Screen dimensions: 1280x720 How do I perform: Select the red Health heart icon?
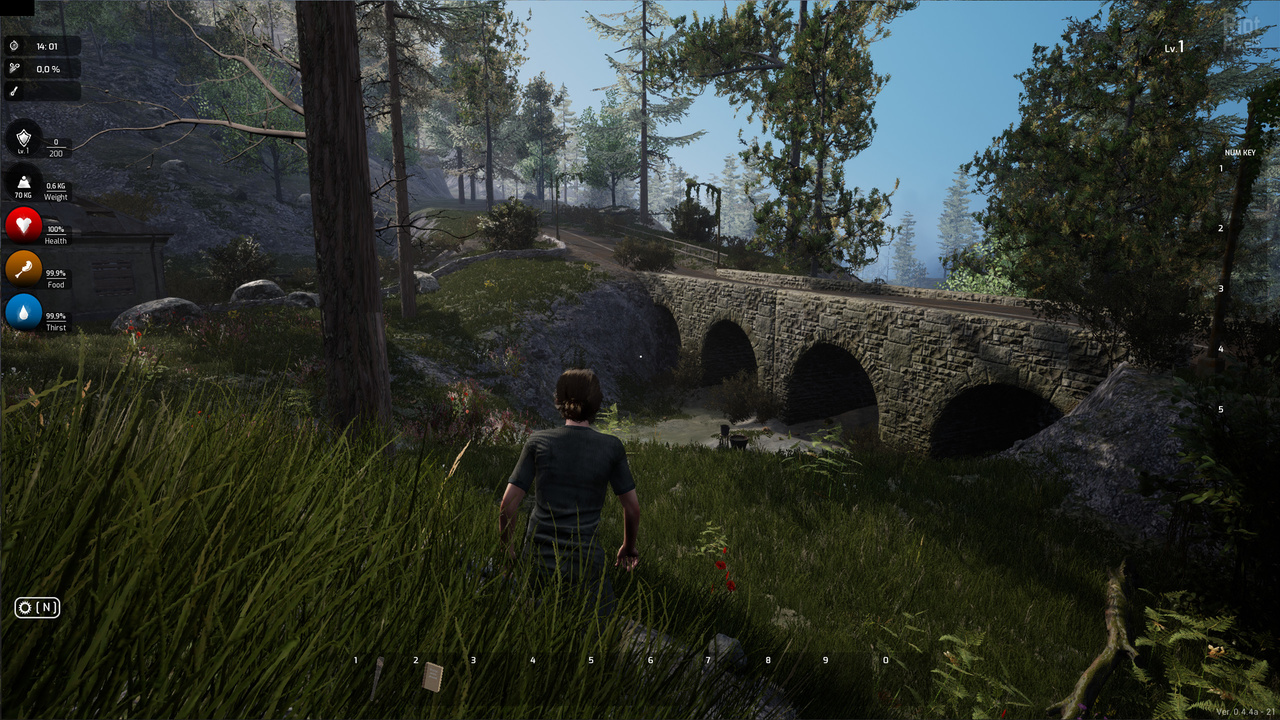pyautogui.click(x=22, y=228)
